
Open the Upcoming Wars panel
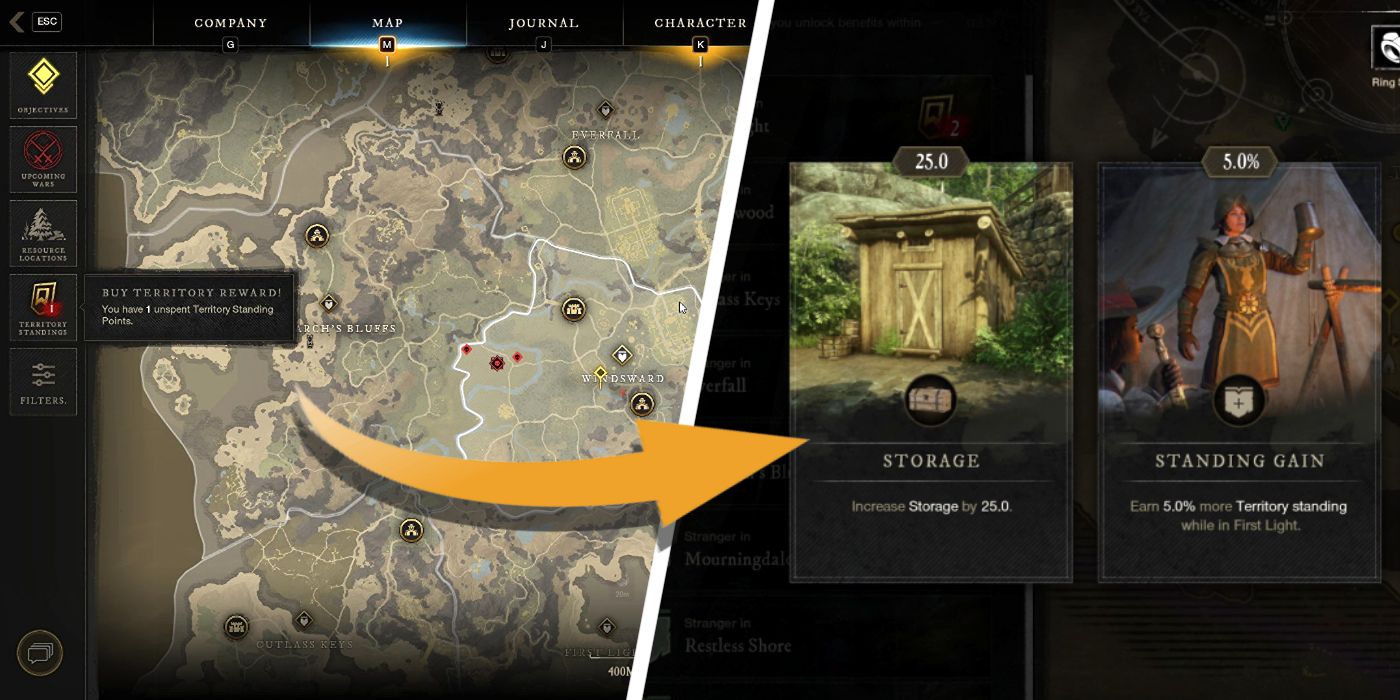[x=43, y=160]
